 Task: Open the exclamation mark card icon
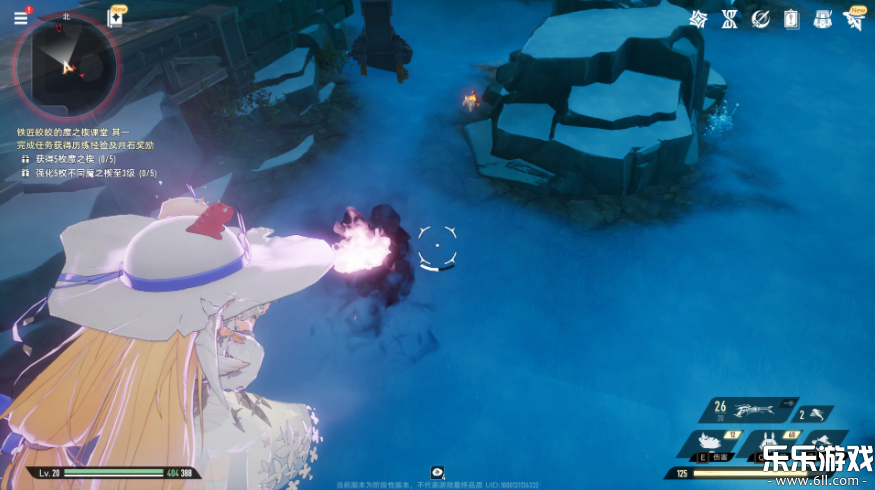point(791,18)
